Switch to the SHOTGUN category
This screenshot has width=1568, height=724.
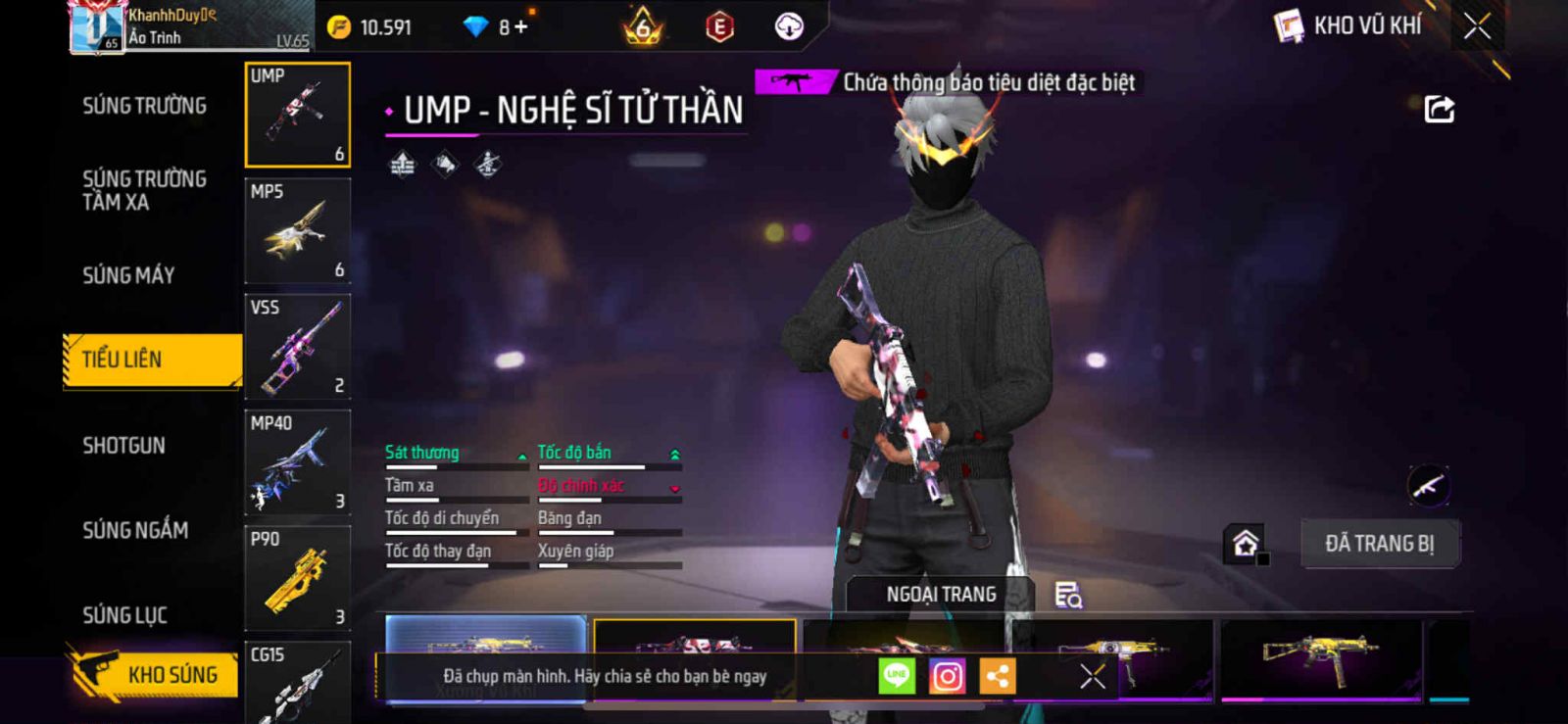pyautogui.click(x=124, y=446)
